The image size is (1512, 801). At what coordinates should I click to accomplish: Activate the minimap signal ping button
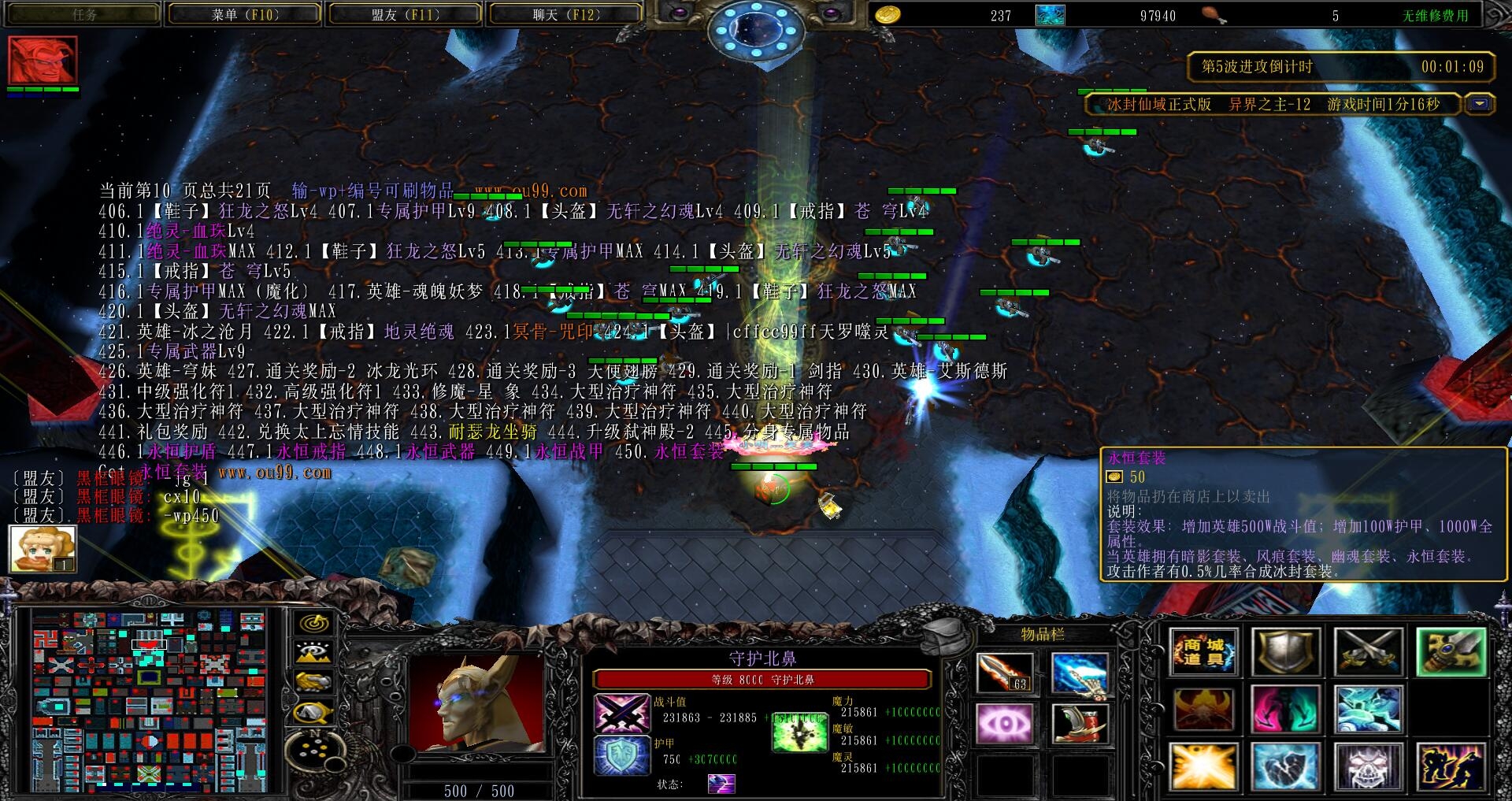click(x=313, y=623)
